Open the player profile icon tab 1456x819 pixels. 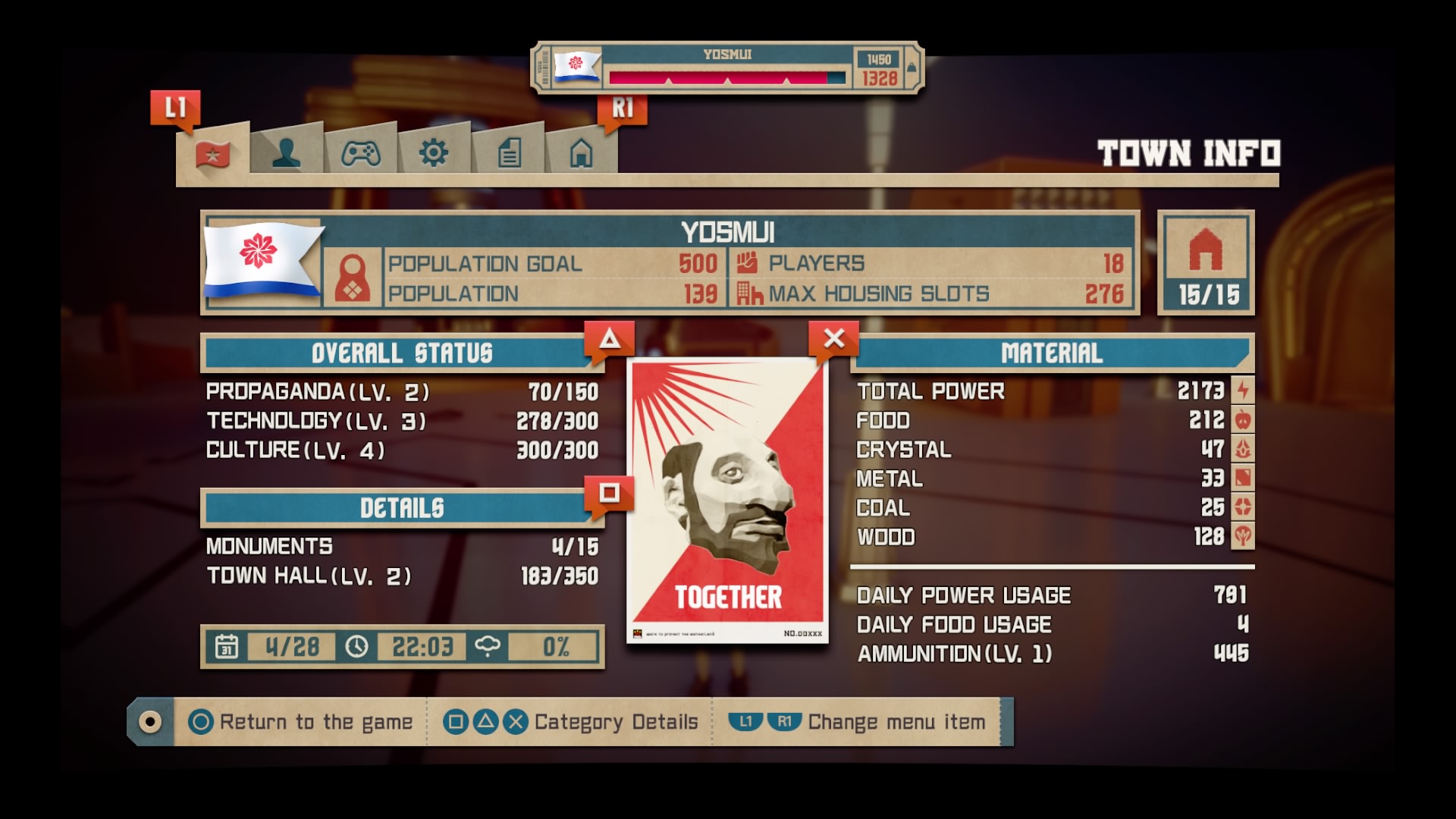[287, 152]
